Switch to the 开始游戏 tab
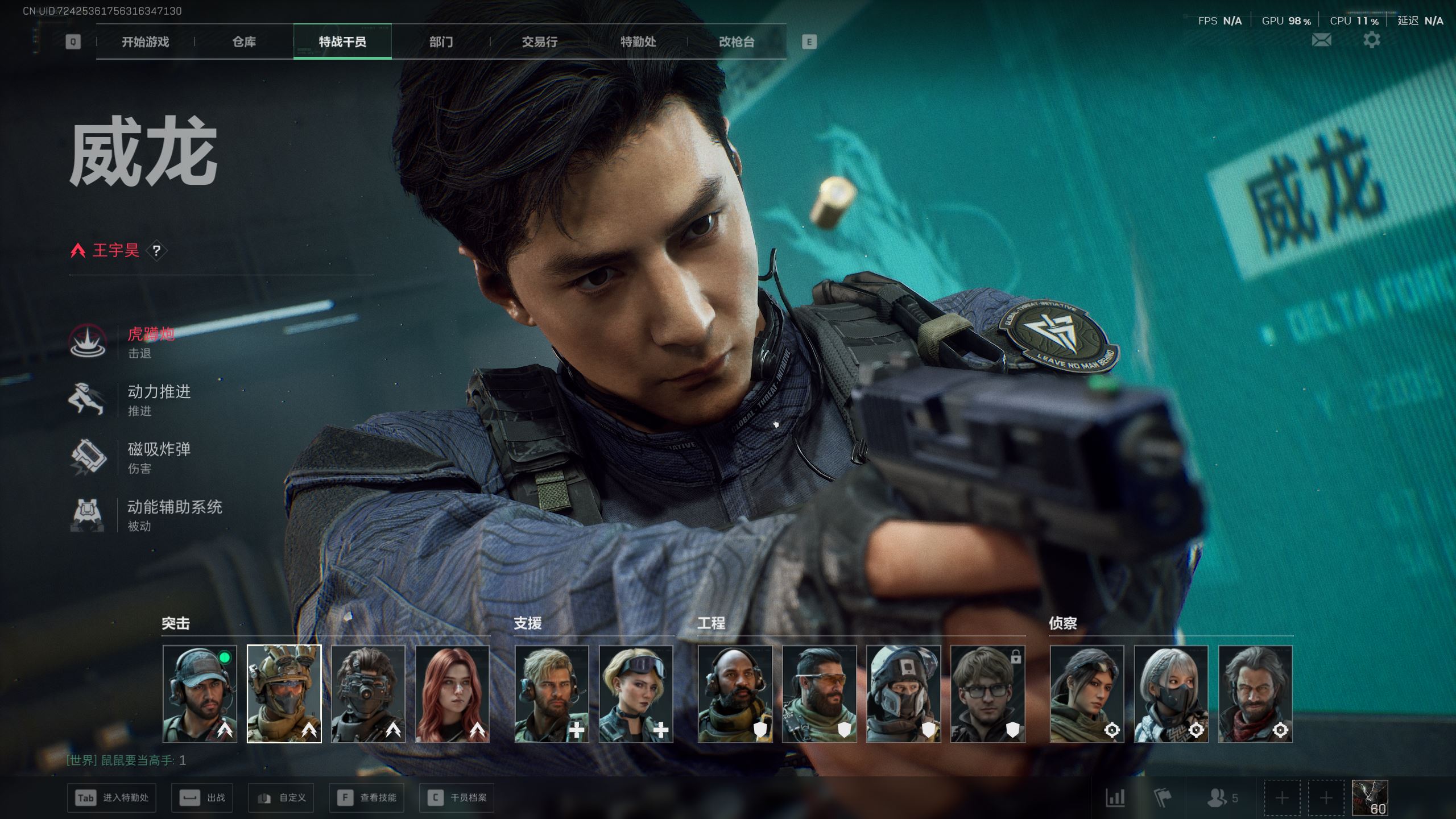1456x819 pixels. (x=145, y=42)
